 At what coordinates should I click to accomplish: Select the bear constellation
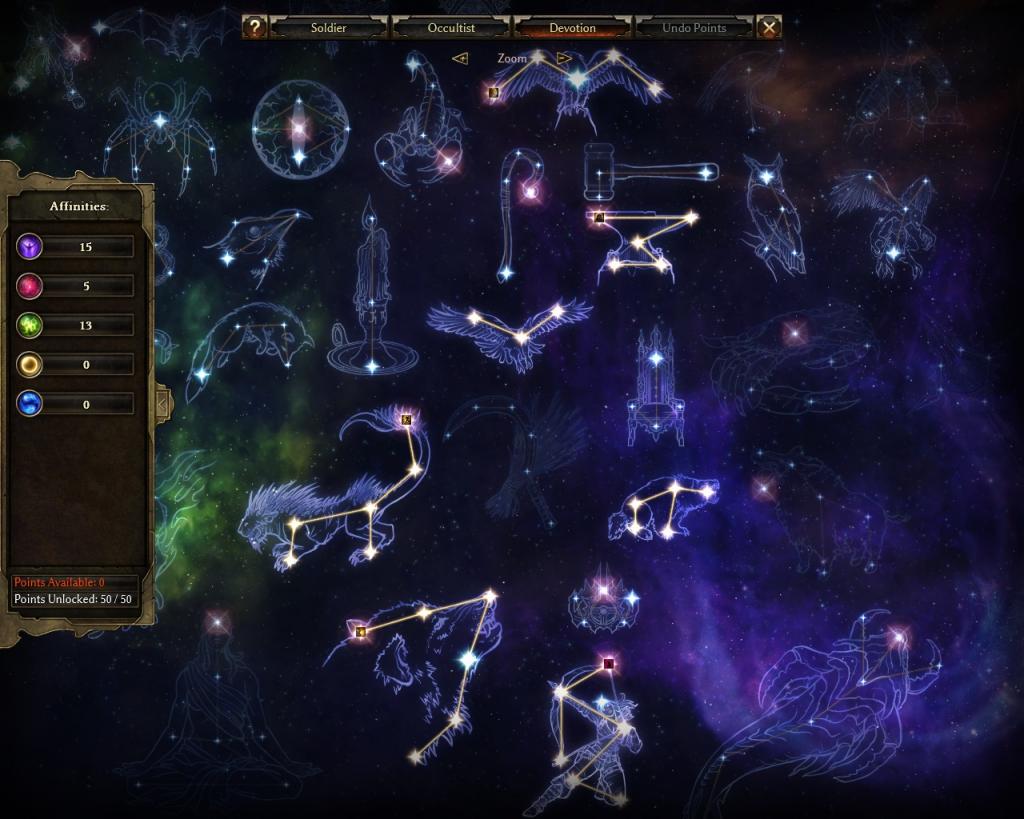(x=664, y=507)
